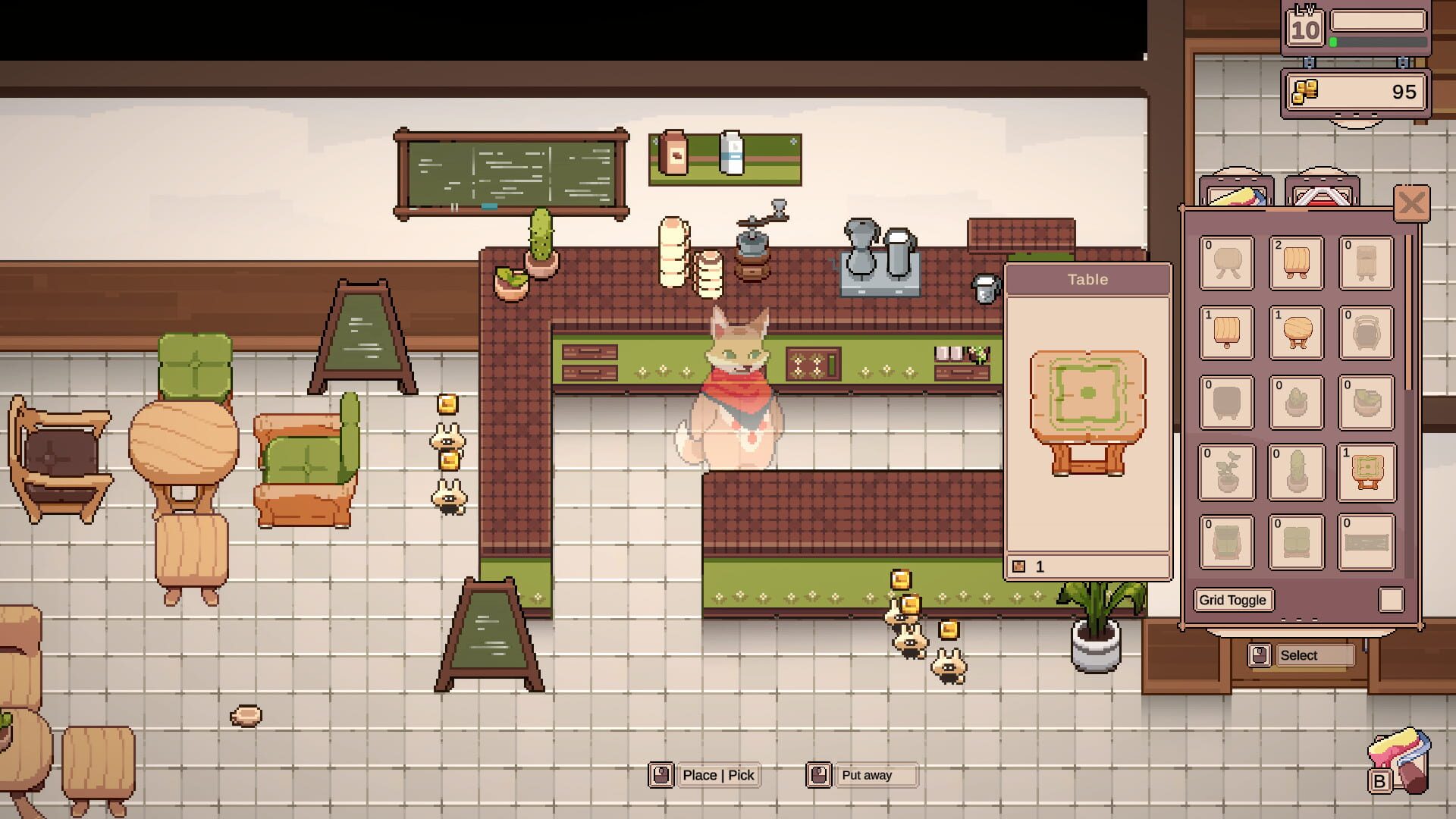Viewport: 1456px width, 819px height.
Task: Select the potted cactus furniture item
Action: coord(1297,472)
